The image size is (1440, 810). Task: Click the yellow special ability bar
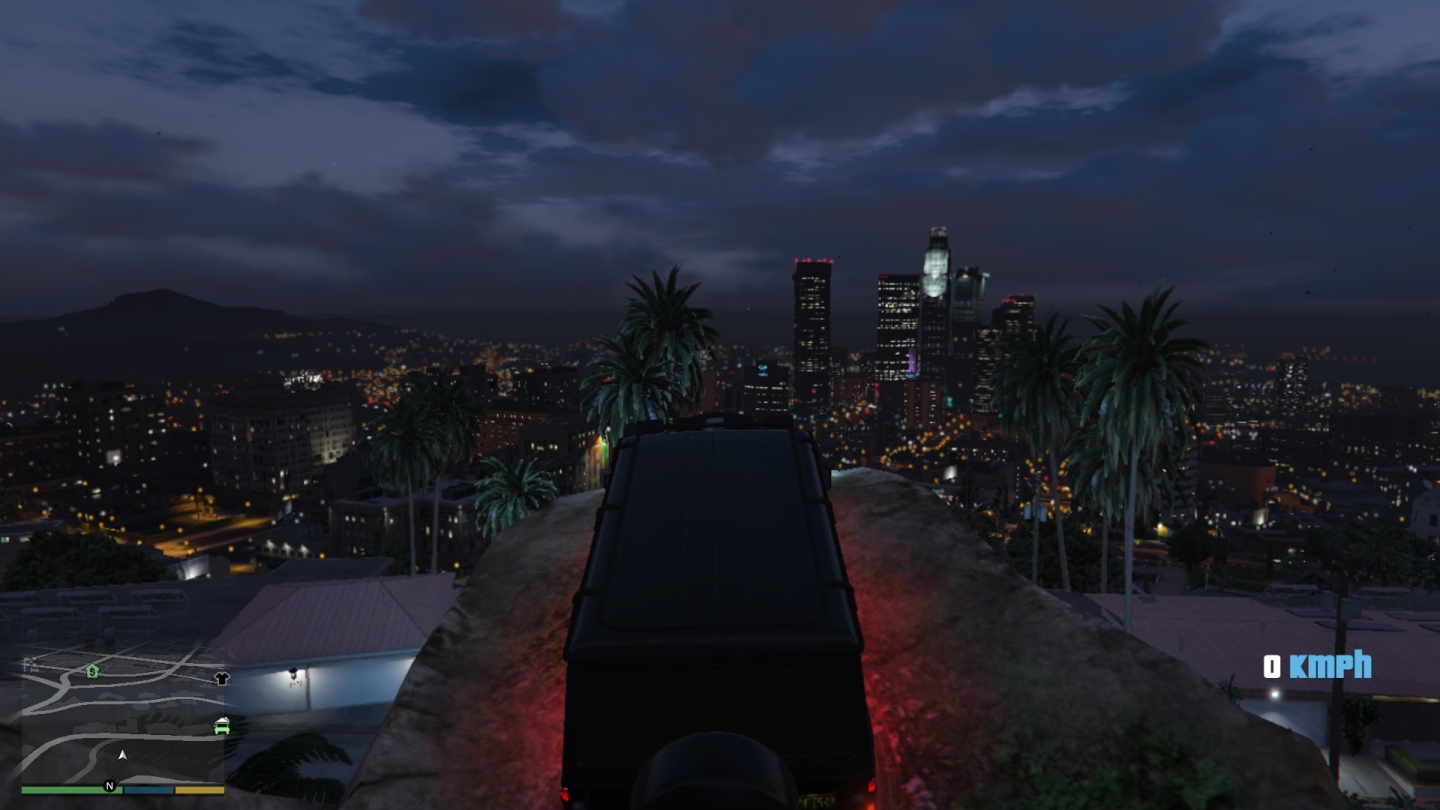click(x=199, y=789)
